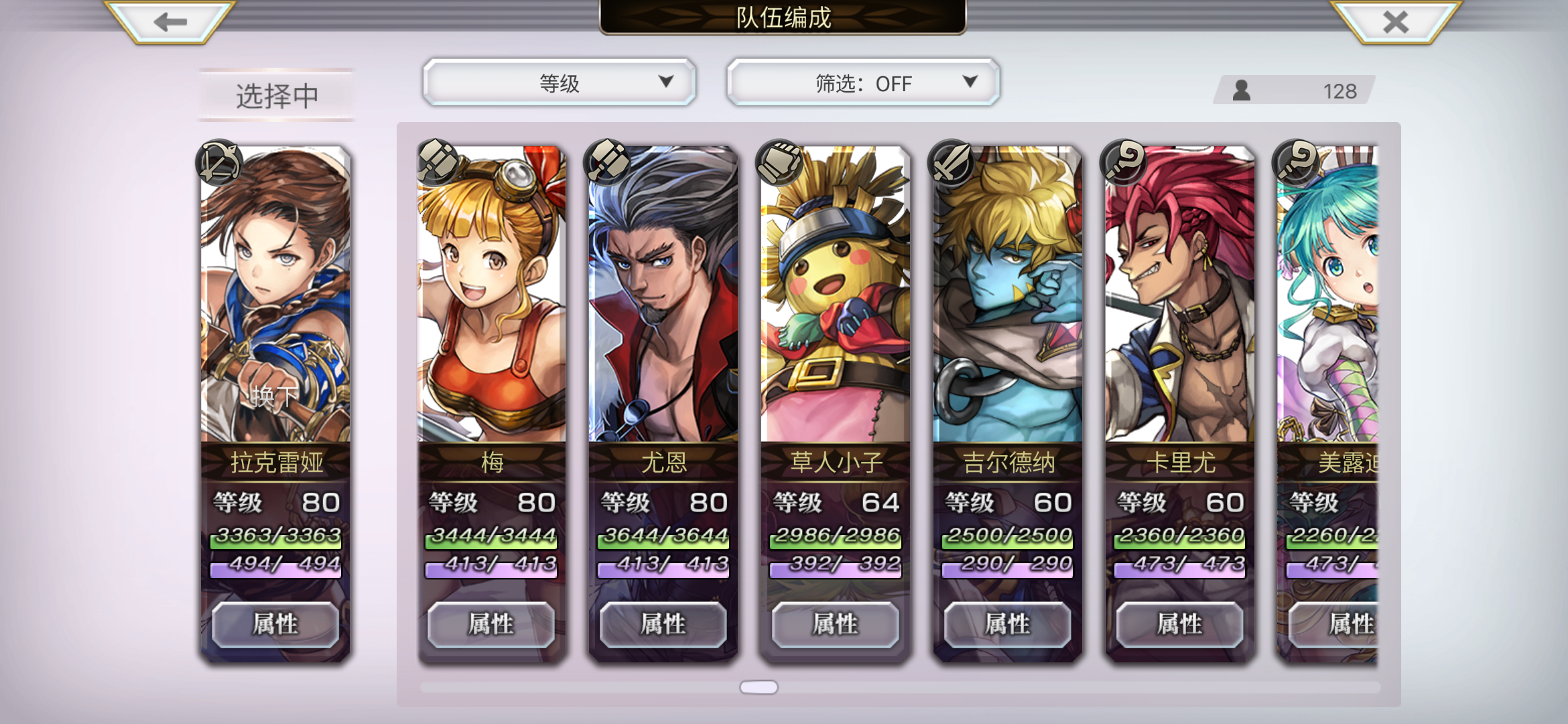The height and width of the screenshot is (724, 1568).
Task: Click 草人小子's 属性 button
Action: [x=834, y=623]
